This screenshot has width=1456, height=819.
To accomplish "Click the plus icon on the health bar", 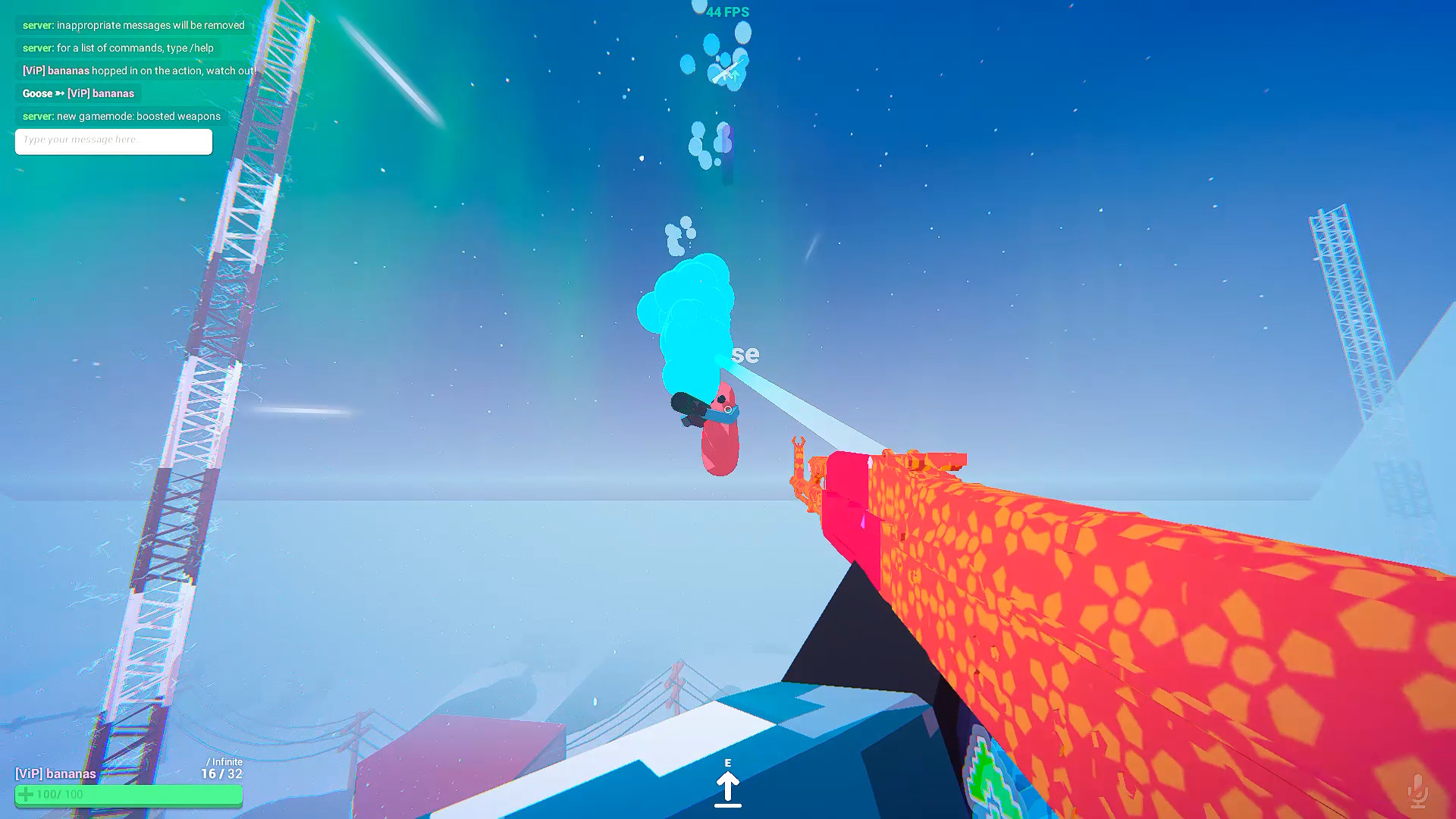I will coord(27,794).
